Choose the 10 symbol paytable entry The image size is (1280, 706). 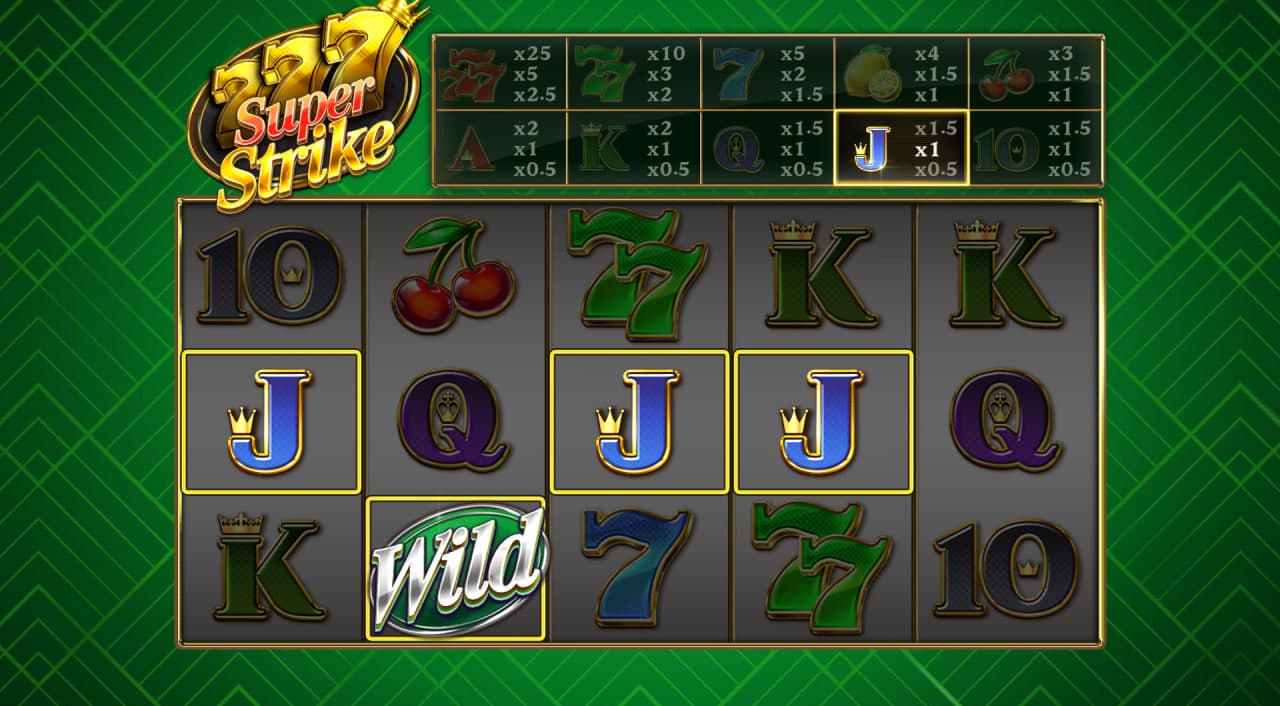tap(1035, 149)
